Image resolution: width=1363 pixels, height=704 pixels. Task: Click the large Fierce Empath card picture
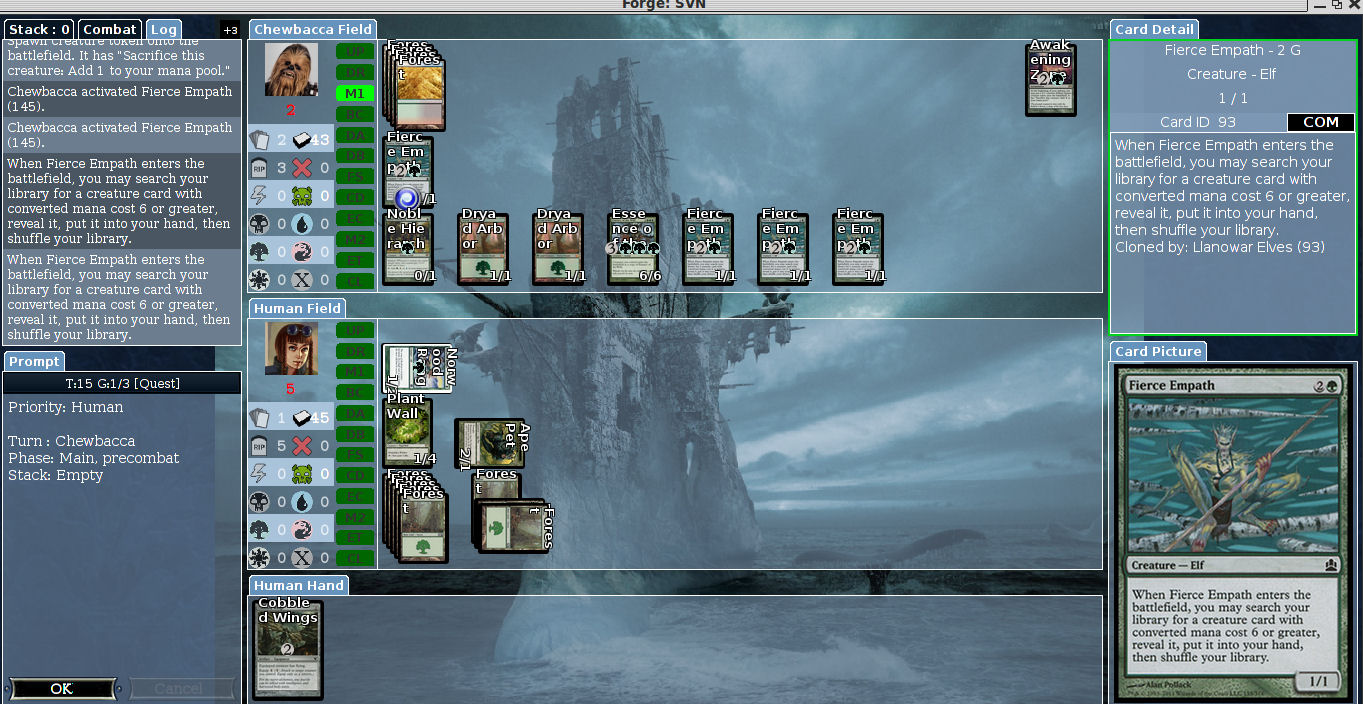click(x=1233, y=534)
